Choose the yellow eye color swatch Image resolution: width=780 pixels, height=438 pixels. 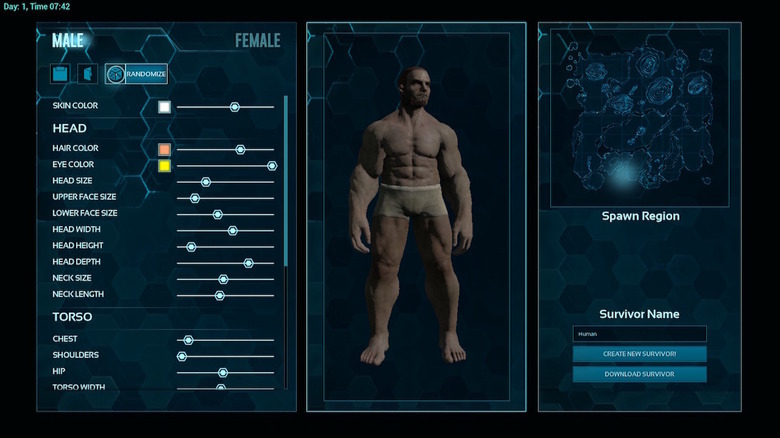pos(164,165)
